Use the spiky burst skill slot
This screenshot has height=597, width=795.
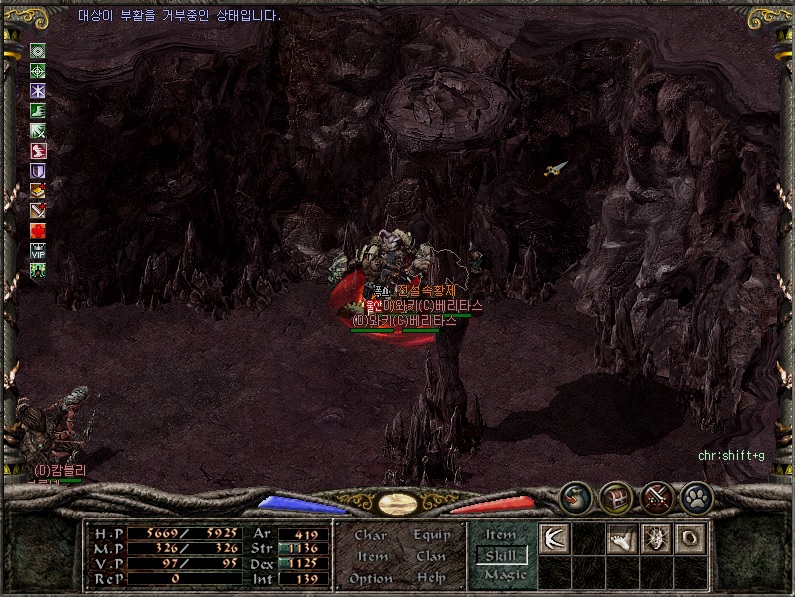pyautogui.click(x=657, y=539)
